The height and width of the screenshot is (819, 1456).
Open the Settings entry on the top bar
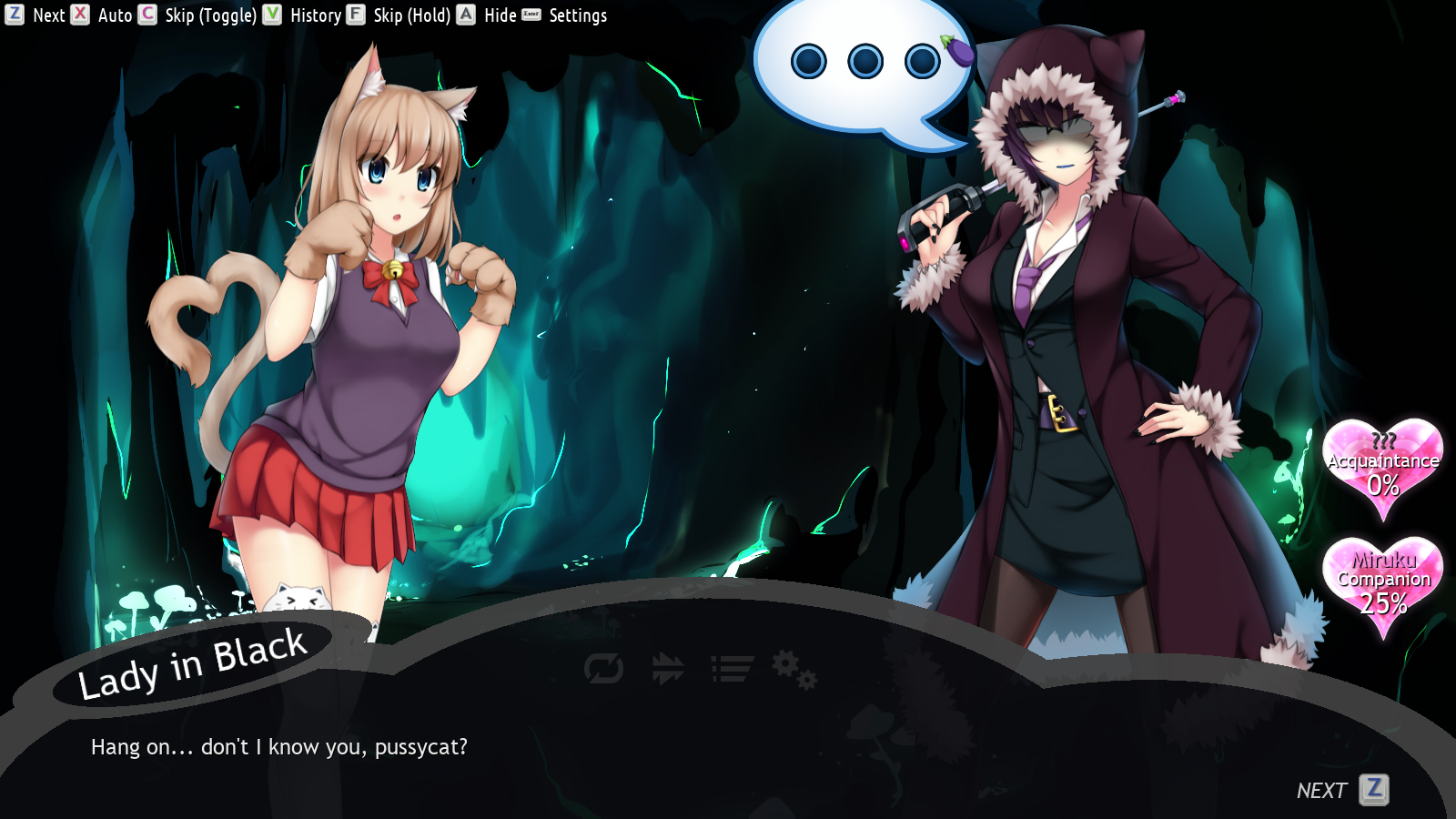pos(577,15)
